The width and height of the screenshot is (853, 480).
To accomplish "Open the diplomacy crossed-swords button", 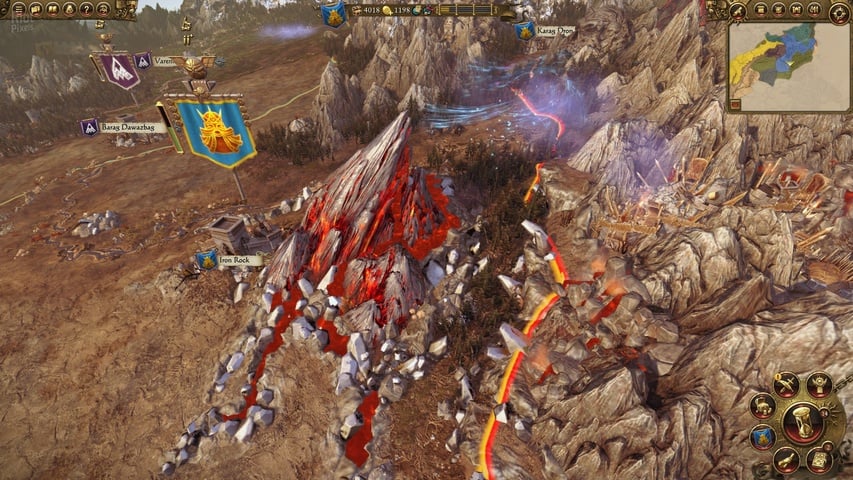I will 786,385.
